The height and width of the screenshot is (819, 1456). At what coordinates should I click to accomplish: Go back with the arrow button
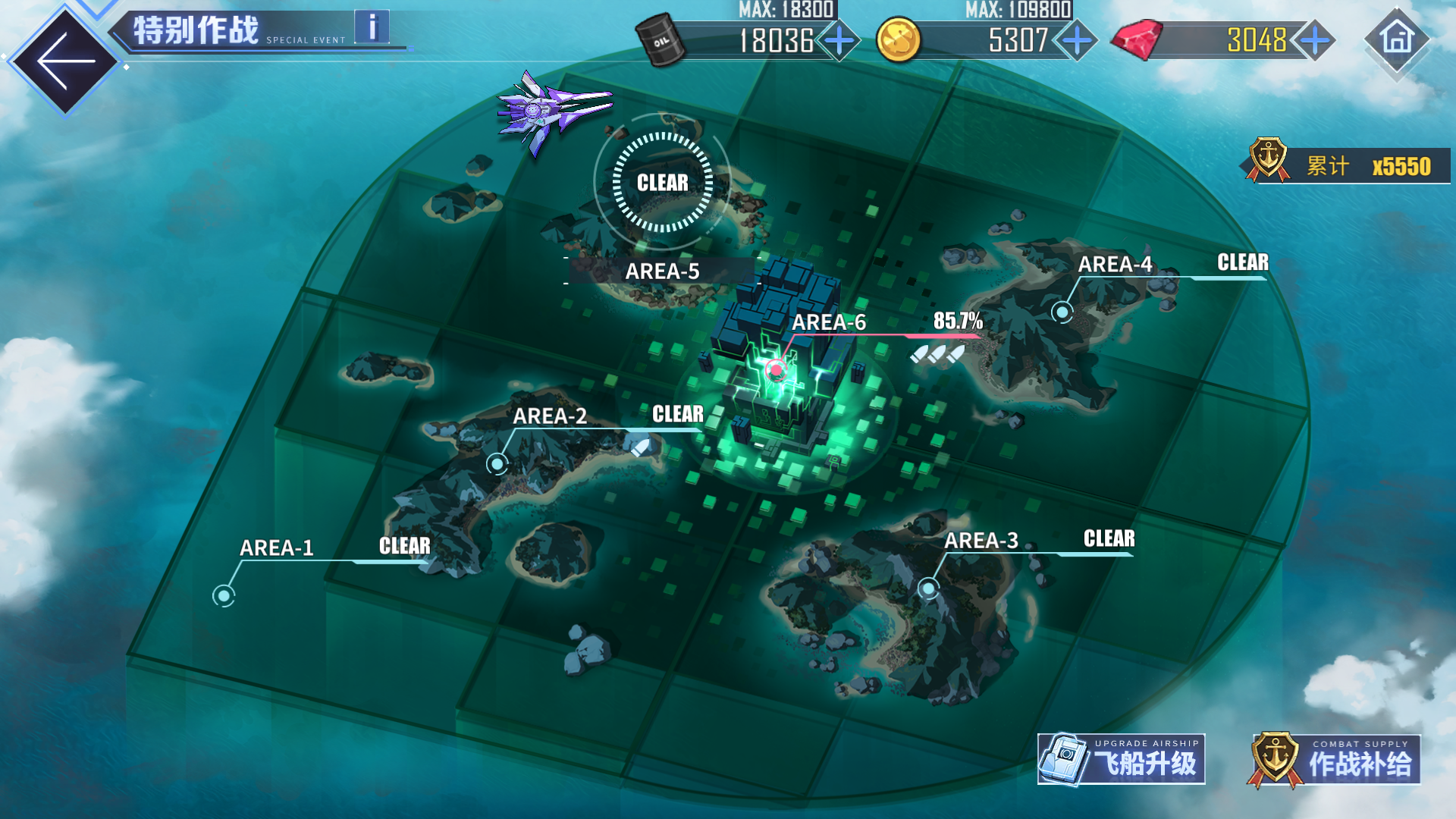(65, 61)
